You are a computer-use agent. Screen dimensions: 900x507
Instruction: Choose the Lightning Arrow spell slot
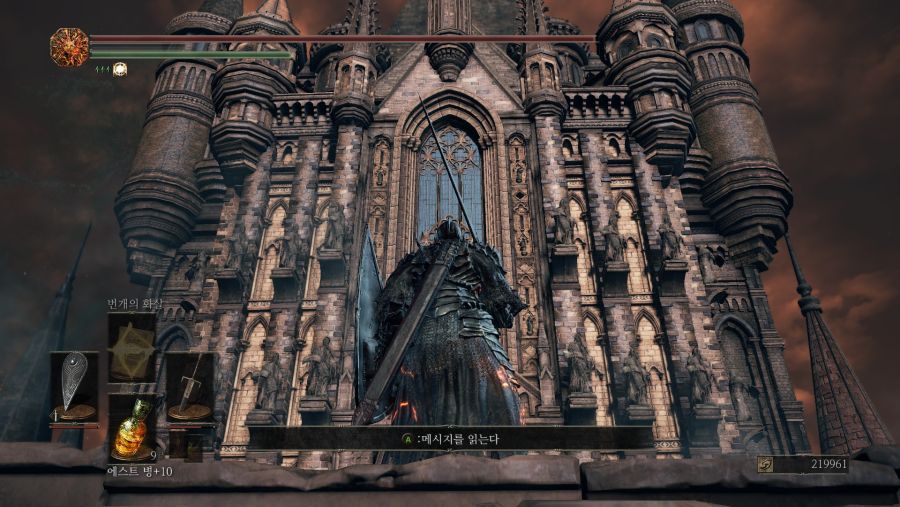(132, 347)
